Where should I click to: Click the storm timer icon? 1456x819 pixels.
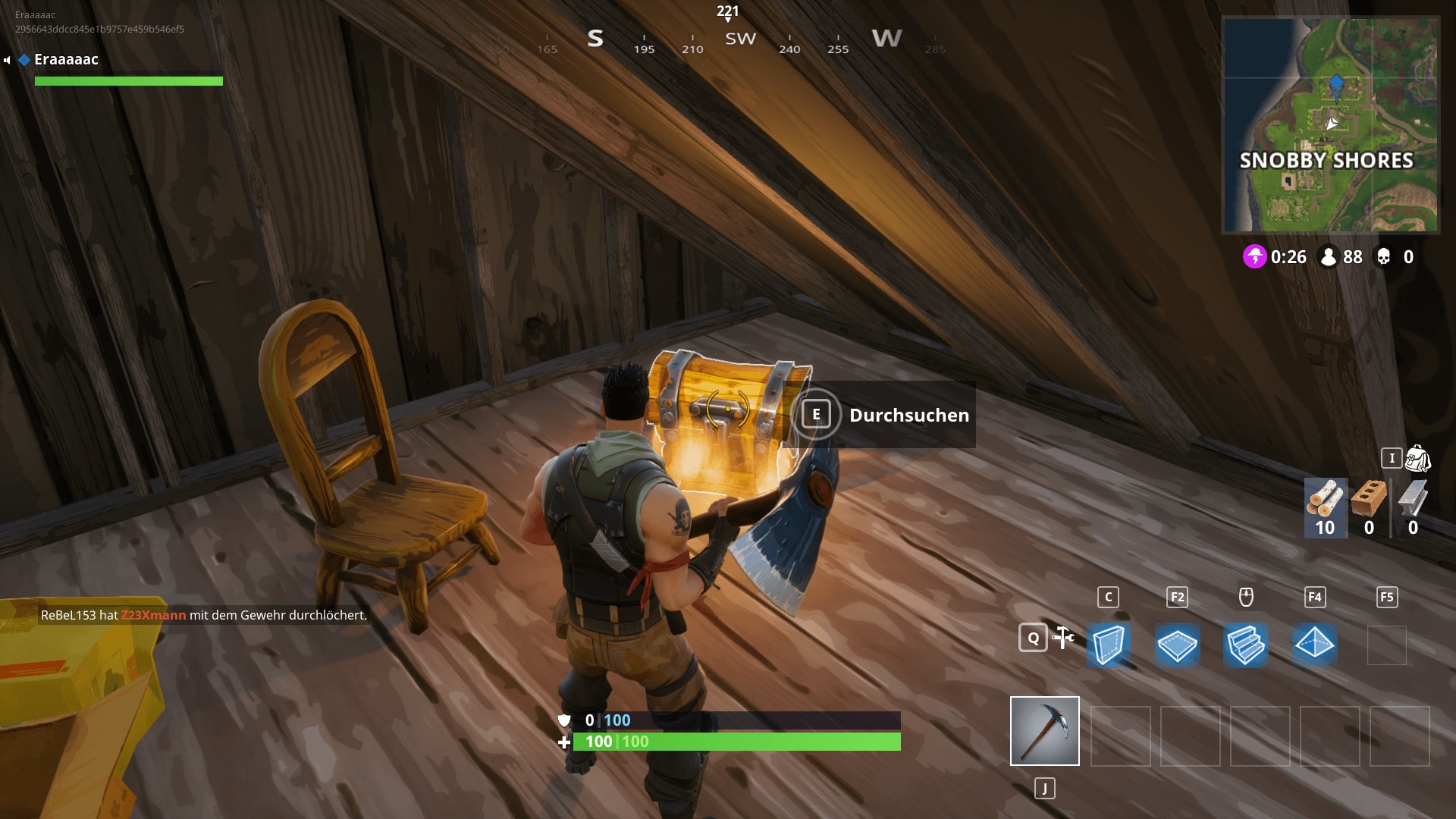pyautogui.click(x=1254, y=257)
